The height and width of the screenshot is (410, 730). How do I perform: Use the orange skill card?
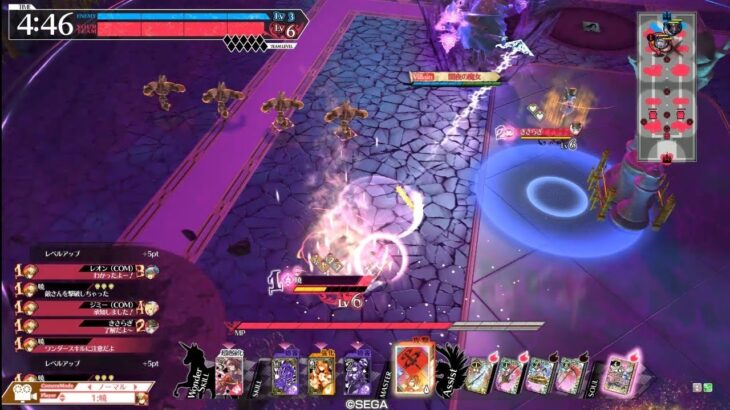point(321,374)
